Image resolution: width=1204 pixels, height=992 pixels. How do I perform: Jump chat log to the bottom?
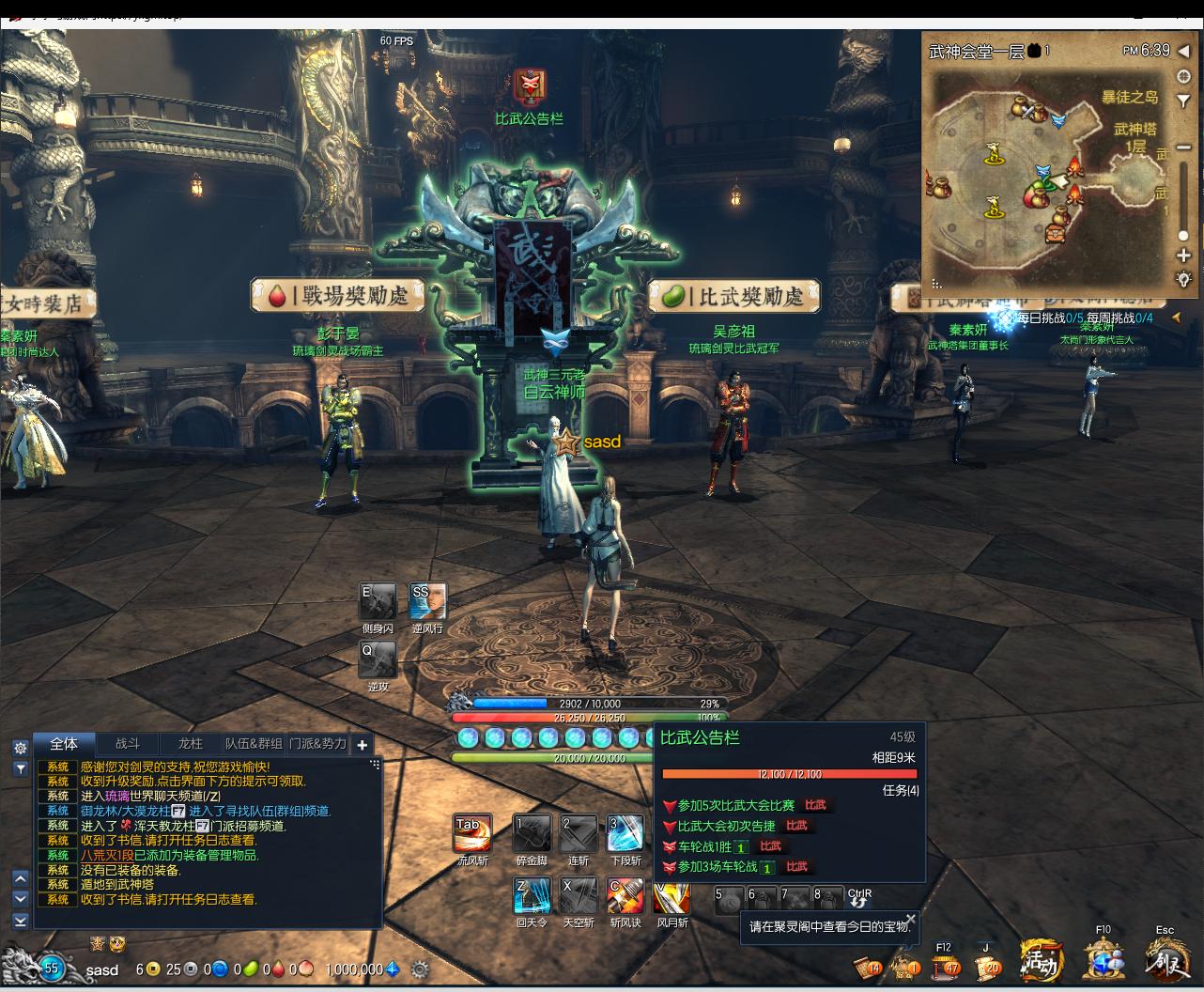coord(20,922)
